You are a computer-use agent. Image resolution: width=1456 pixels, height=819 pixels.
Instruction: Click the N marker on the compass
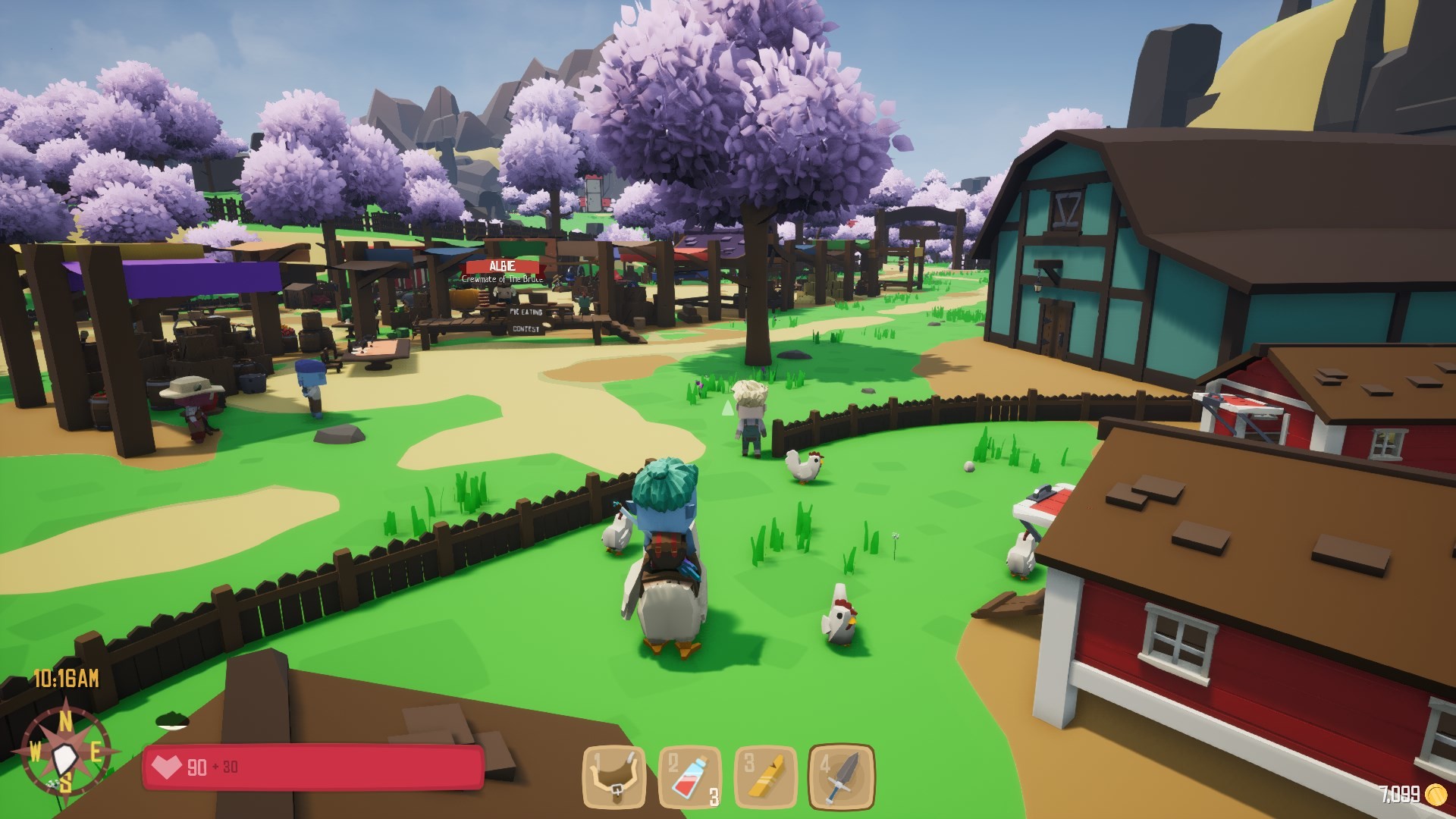pos(67,720)
